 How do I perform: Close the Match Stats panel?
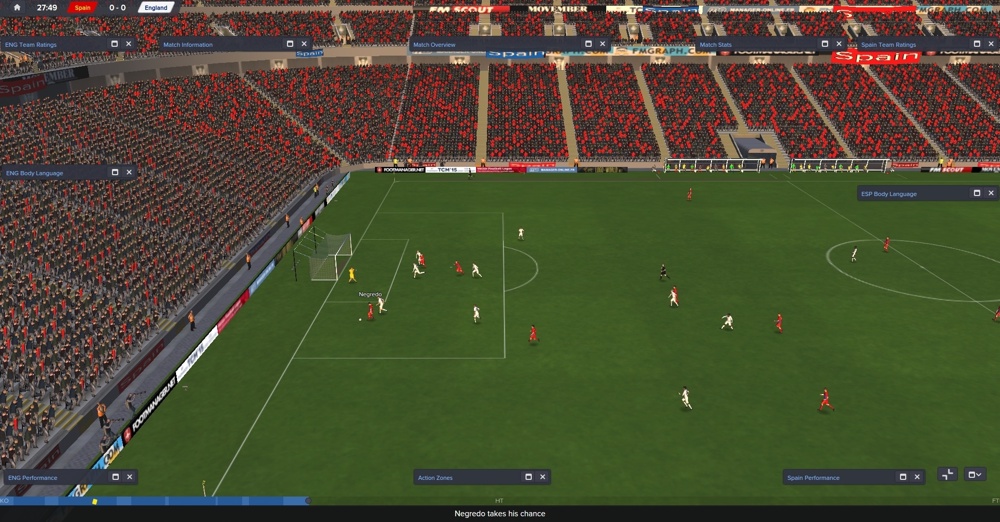click(839, 44)
